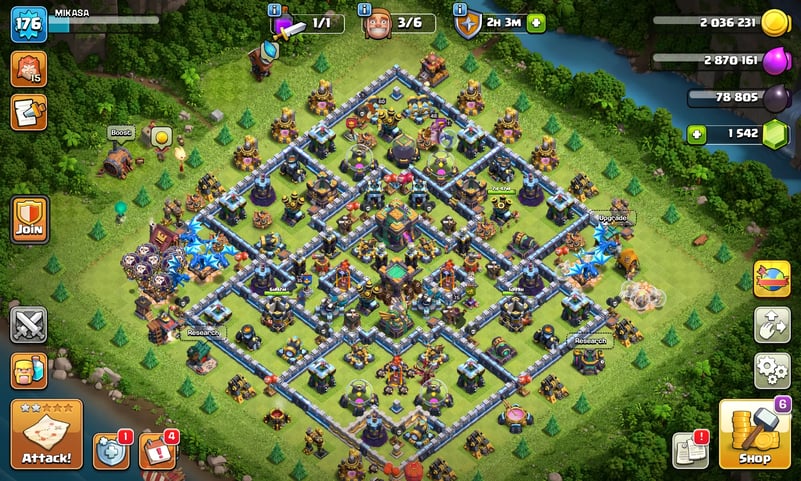Screen dimensions: 801x481
Task: Open the barbarian army training icon
Action: click(30, 371)
